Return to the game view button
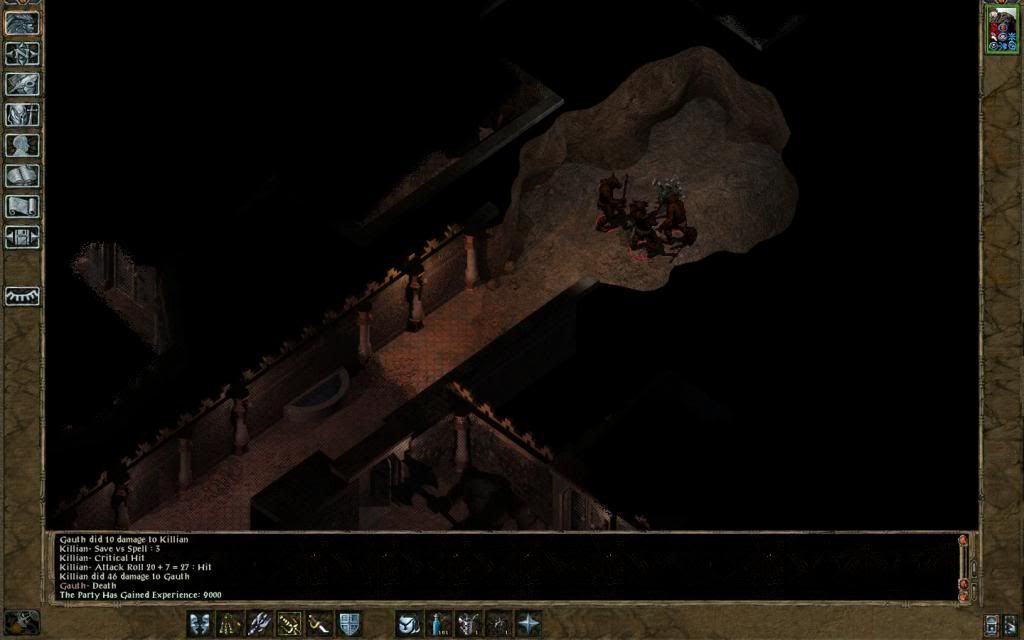The width and height of the screenshot is (1024, 640). pyautogui.click(x=22, y=23)
